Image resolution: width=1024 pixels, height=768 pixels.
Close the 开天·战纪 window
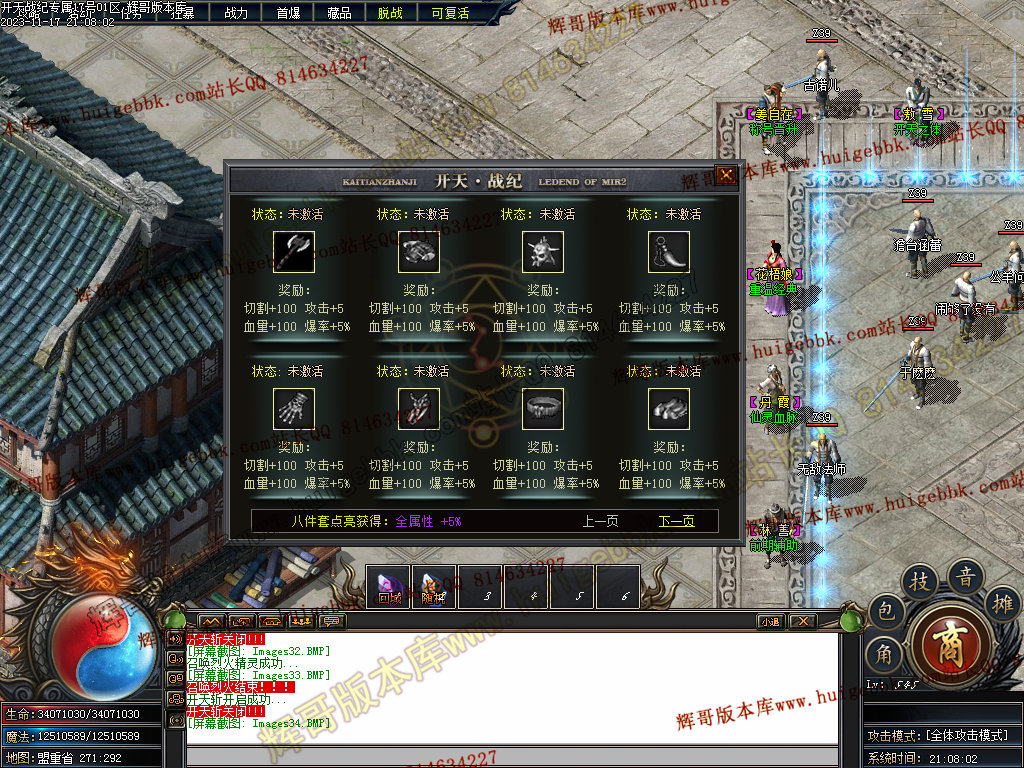click(727, 175)
